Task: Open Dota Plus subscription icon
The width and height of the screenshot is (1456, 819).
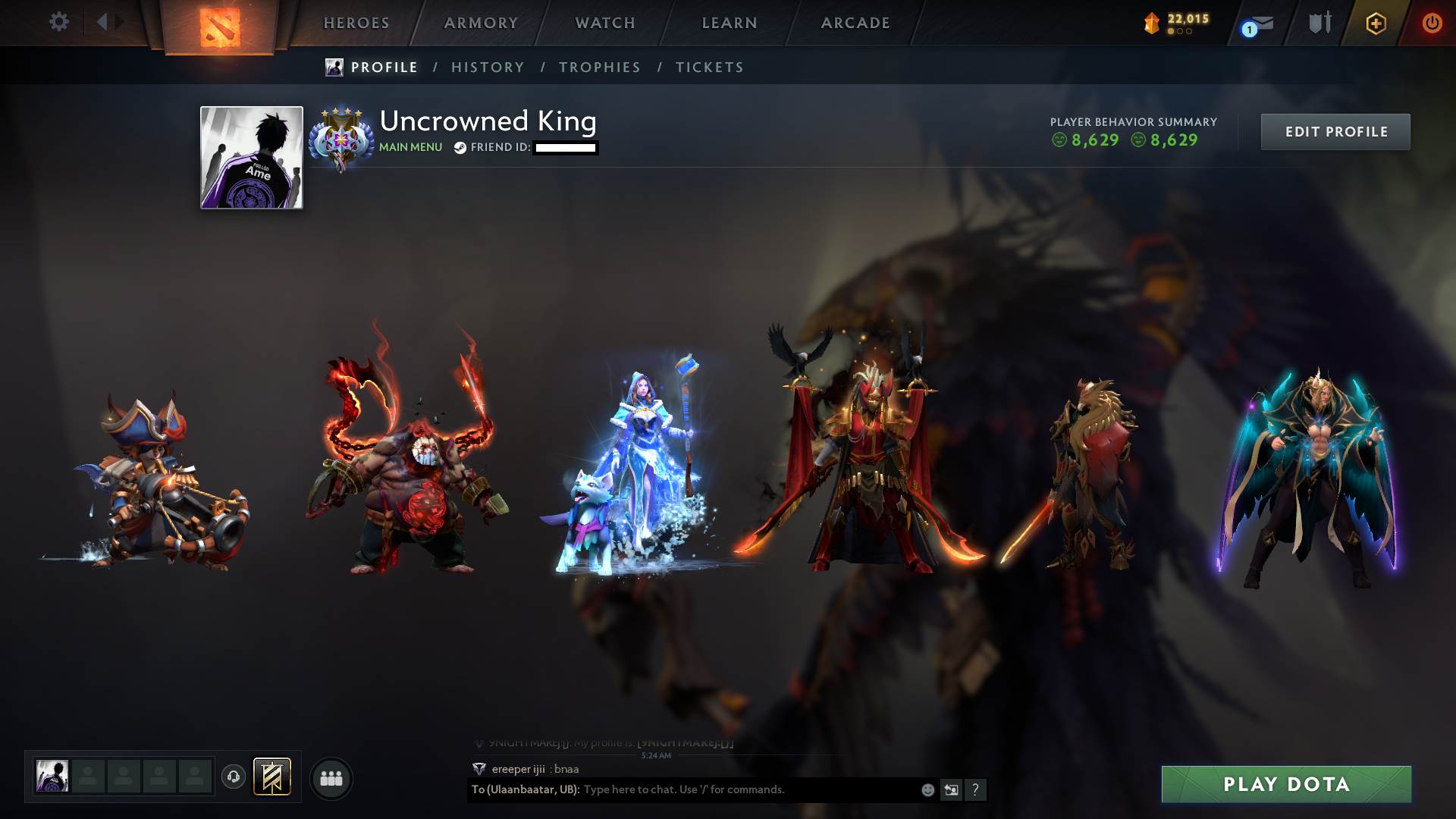Action: tap(1376, 24)
